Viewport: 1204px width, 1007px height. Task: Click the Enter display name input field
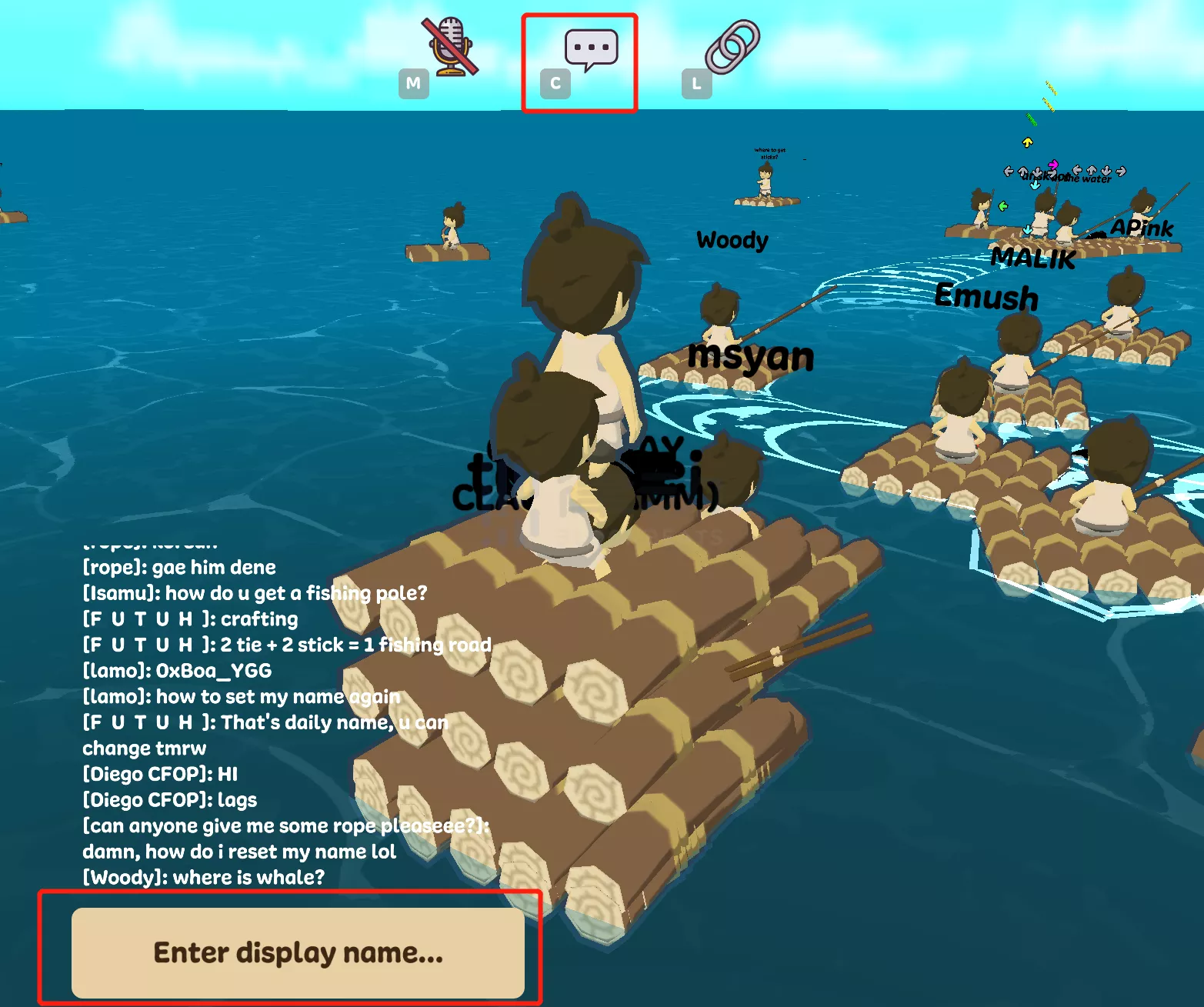click(298, 952)
